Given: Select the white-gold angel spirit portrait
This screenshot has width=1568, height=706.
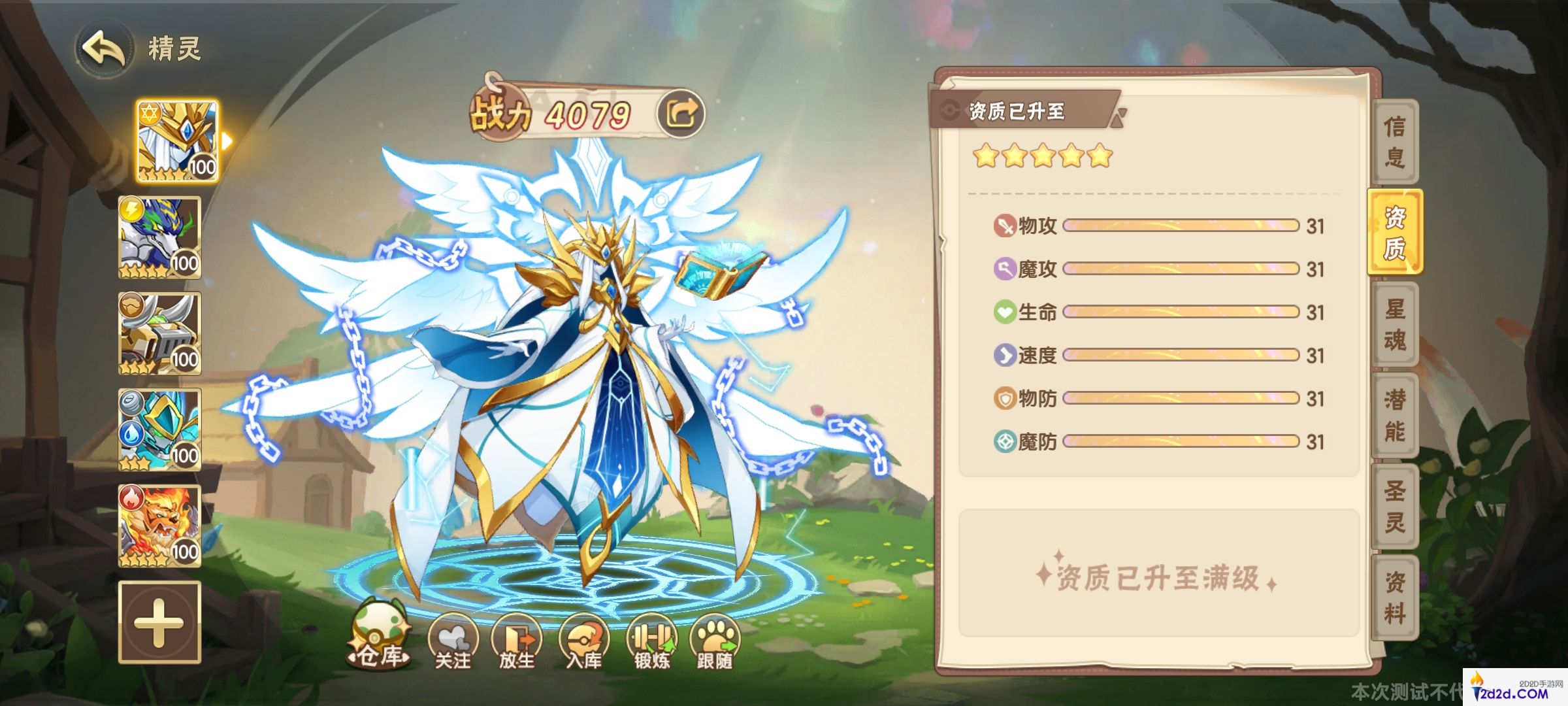Looking at the screenshot, I should 177,141.
